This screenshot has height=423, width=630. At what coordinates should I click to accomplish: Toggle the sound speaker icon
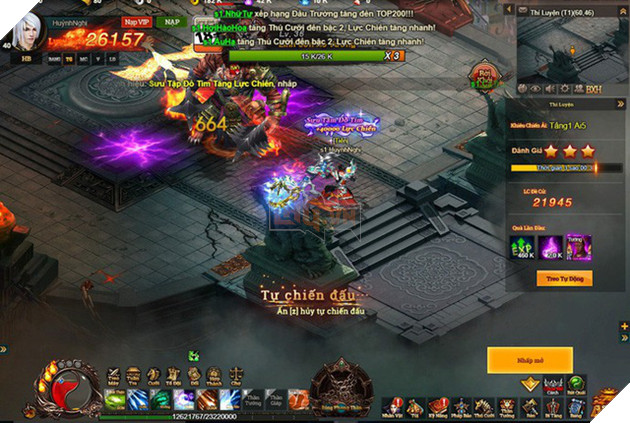[x=550, y=87]
